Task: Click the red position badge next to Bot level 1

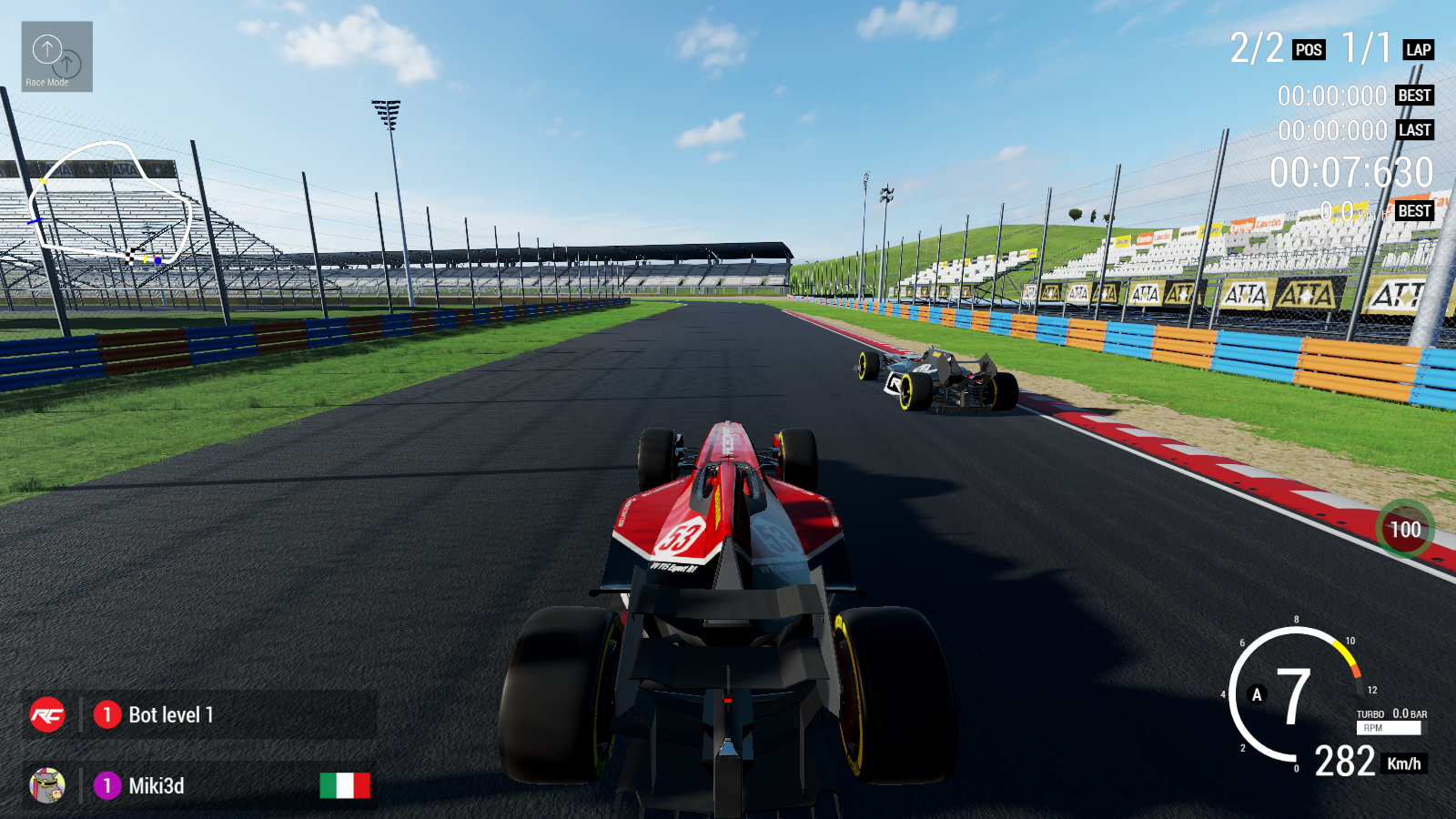Action: (108, 714)
